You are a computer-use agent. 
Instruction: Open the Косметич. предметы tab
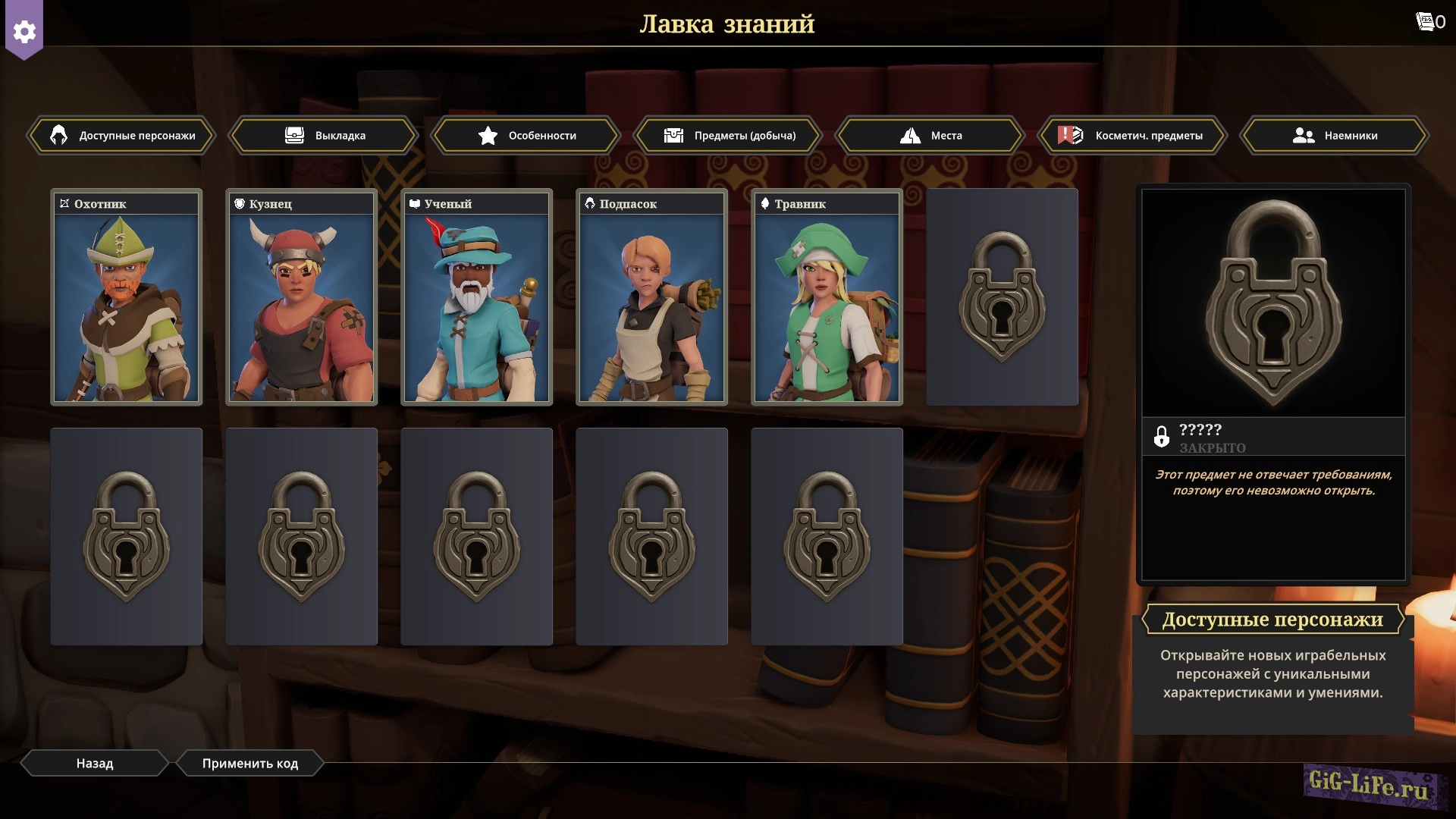(1133, 136)
